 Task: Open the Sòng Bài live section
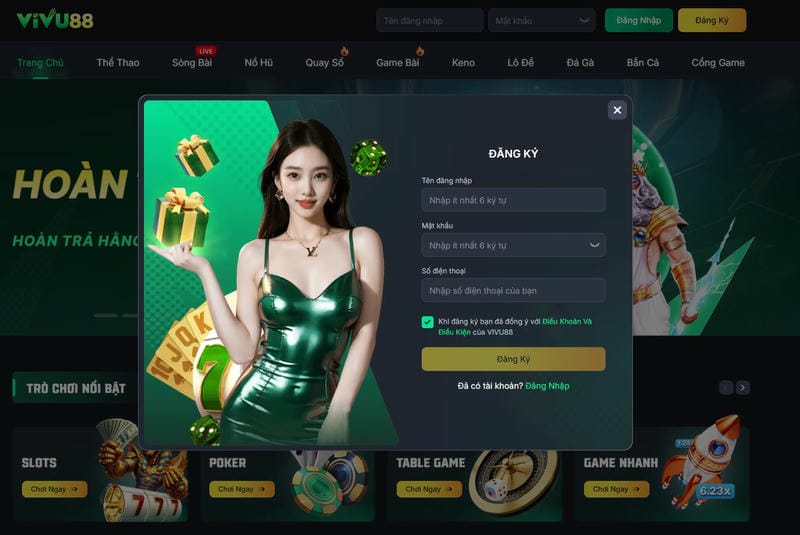[191, 63]
